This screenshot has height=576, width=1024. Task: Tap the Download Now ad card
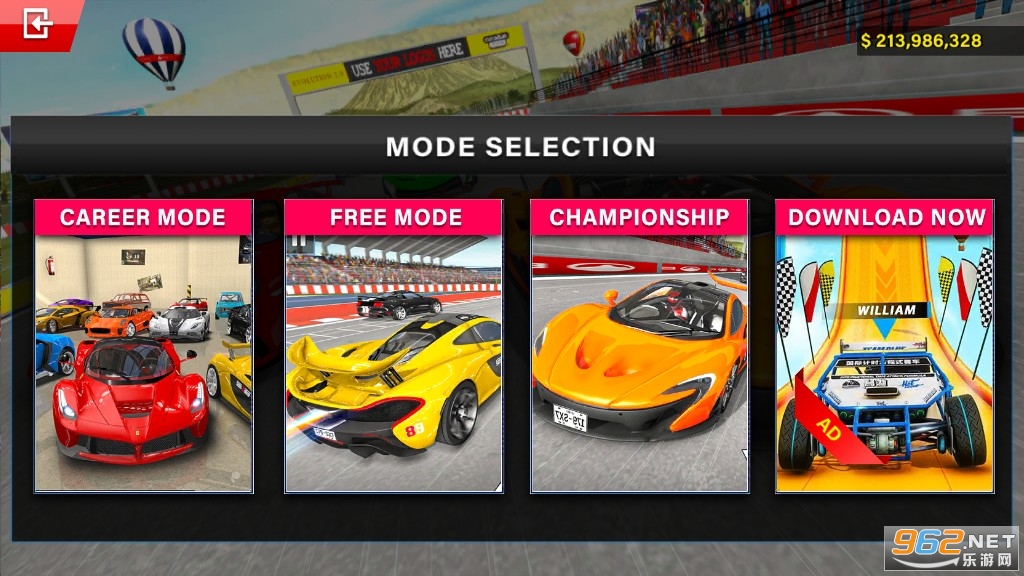point(884,346)
